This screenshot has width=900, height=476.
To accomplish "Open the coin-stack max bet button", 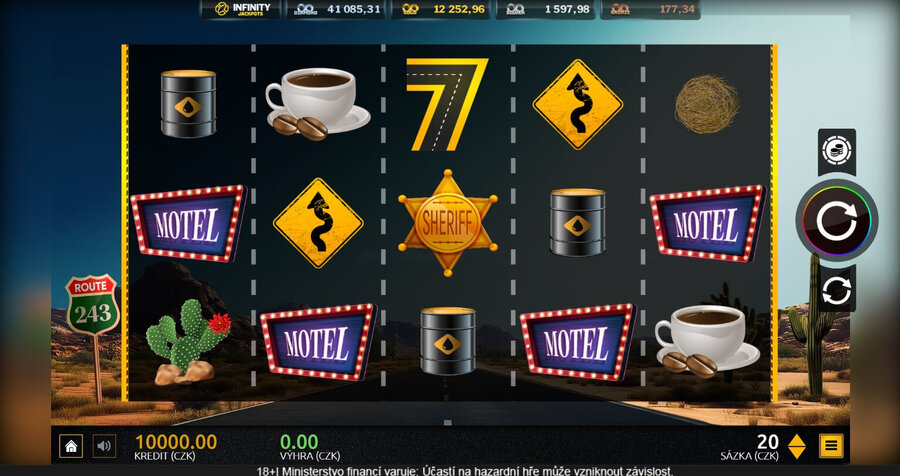I will 836,151.
